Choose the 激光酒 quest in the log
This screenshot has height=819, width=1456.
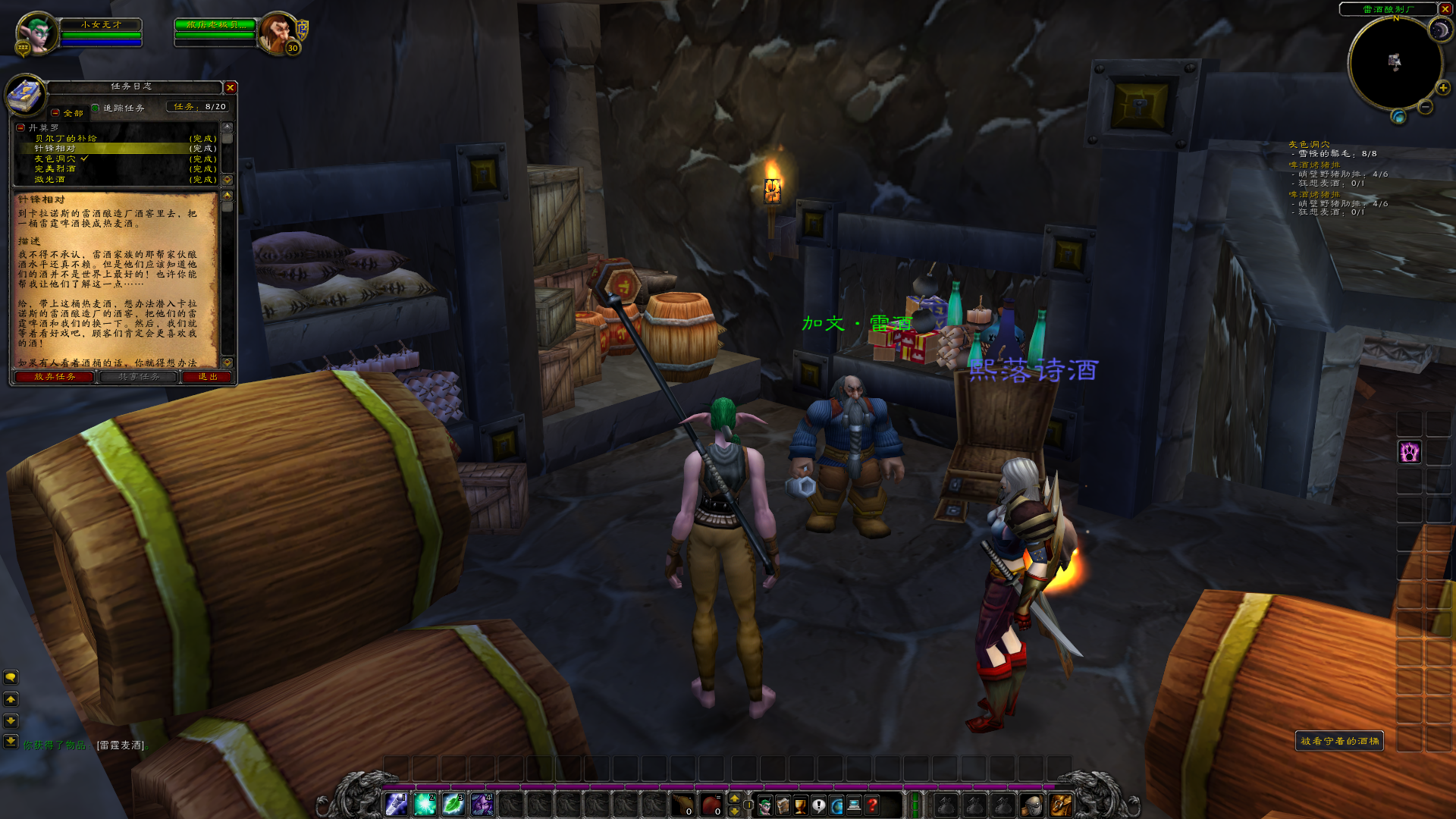[x=49, y=180]
